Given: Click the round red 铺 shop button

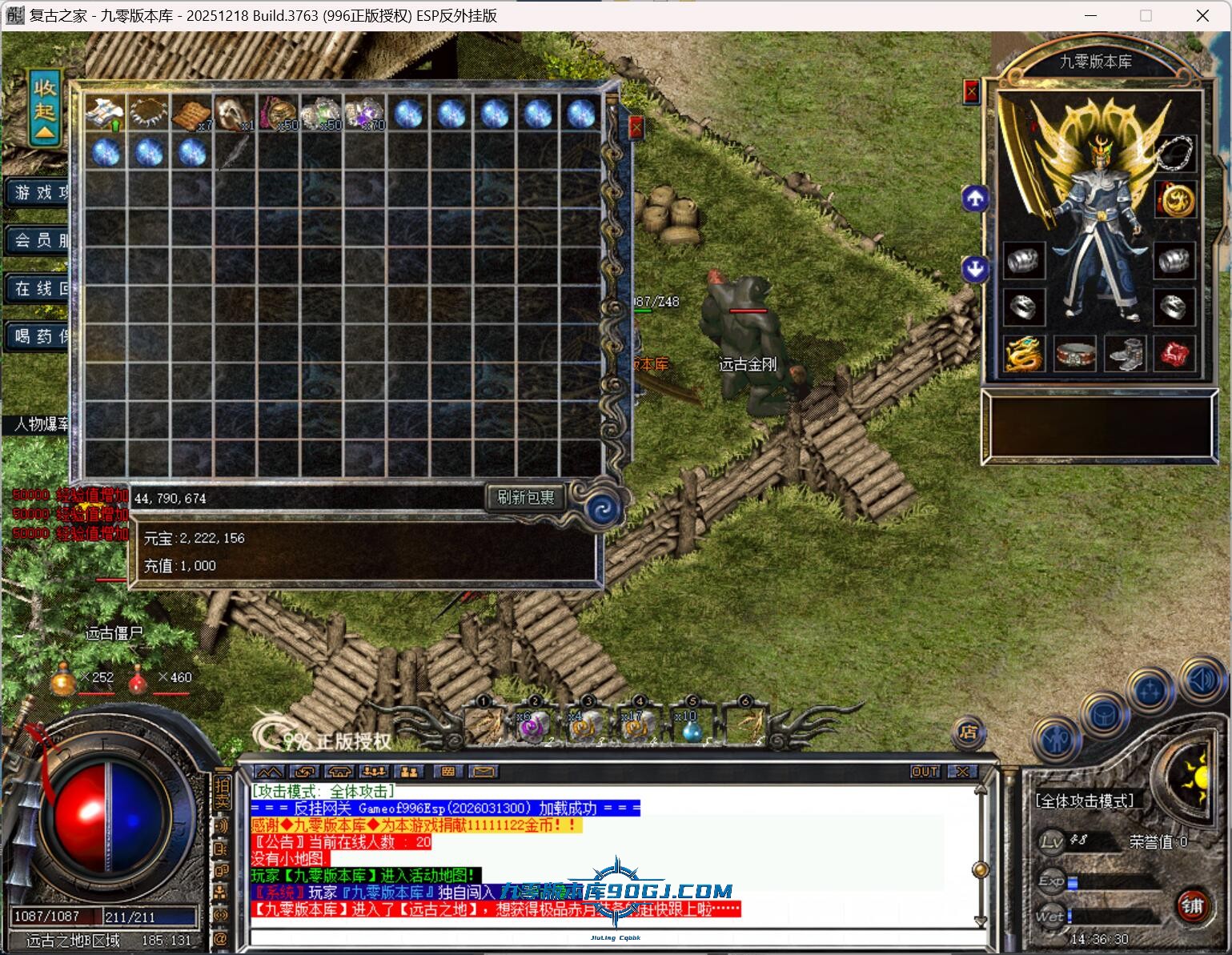Looking at the screenshot, I should 1192,906.
